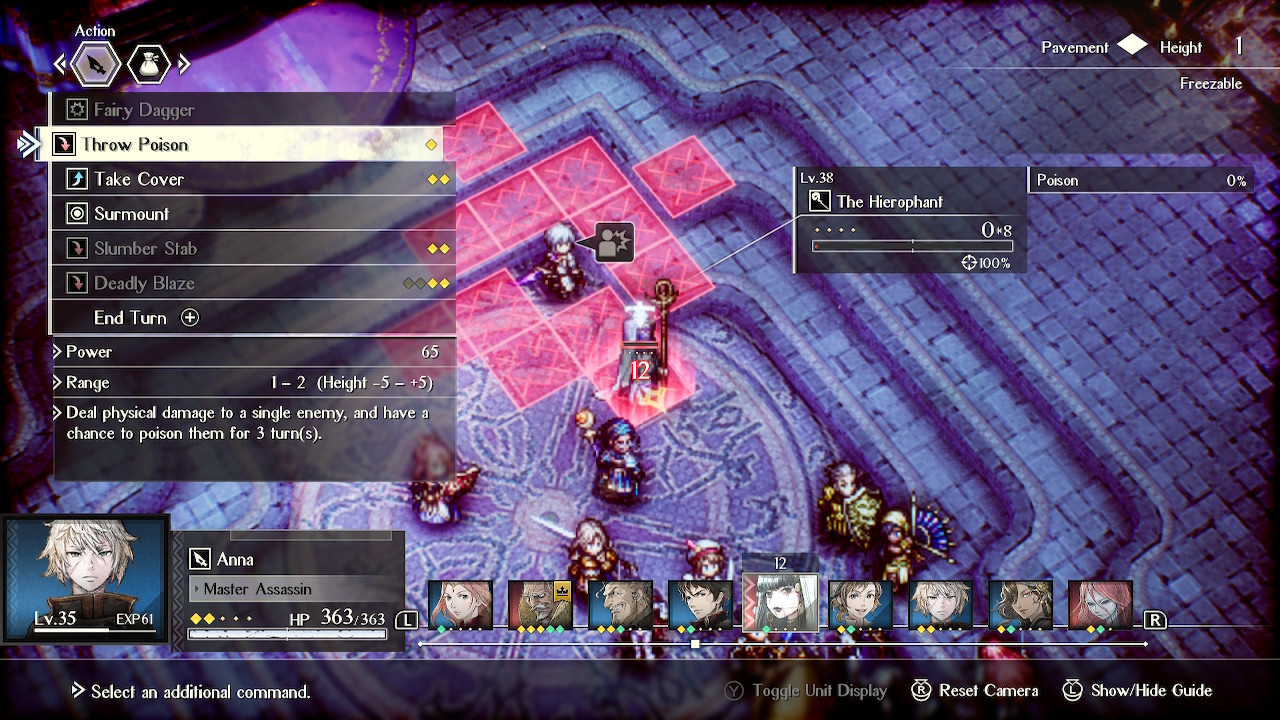Screen dimensions: 1280x720
Task: Click the Hierophant's HP gauge
Action: pyautogui.click(x=910, y=243)
